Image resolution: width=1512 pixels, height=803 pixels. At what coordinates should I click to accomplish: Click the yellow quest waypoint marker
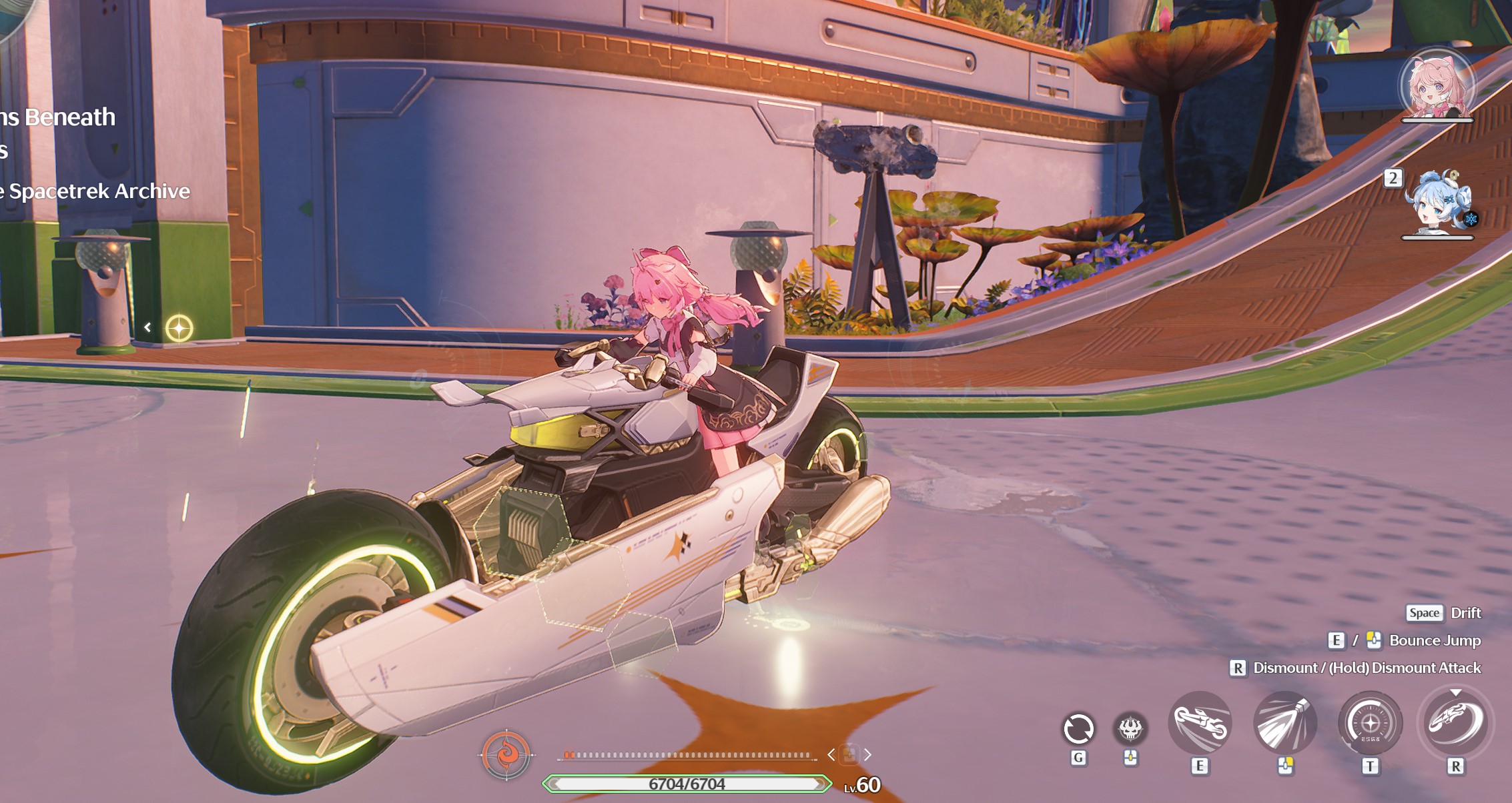click(x=179, y=328)
